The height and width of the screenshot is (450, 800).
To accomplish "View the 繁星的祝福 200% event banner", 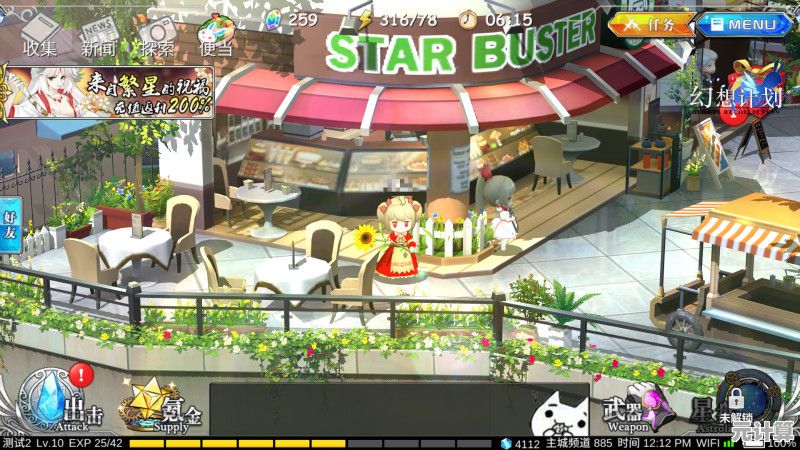I will 107,93.
